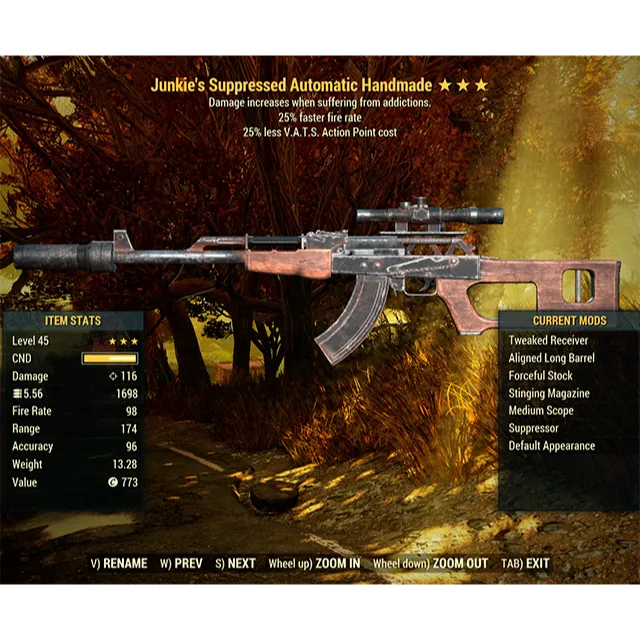Click ZOOM IN on the weapon

point(314,564)
